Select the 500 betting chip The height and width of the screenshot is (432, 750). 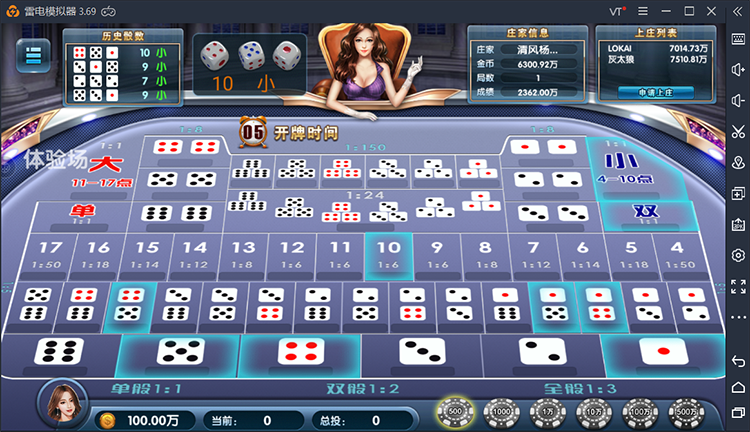[455, 411]
